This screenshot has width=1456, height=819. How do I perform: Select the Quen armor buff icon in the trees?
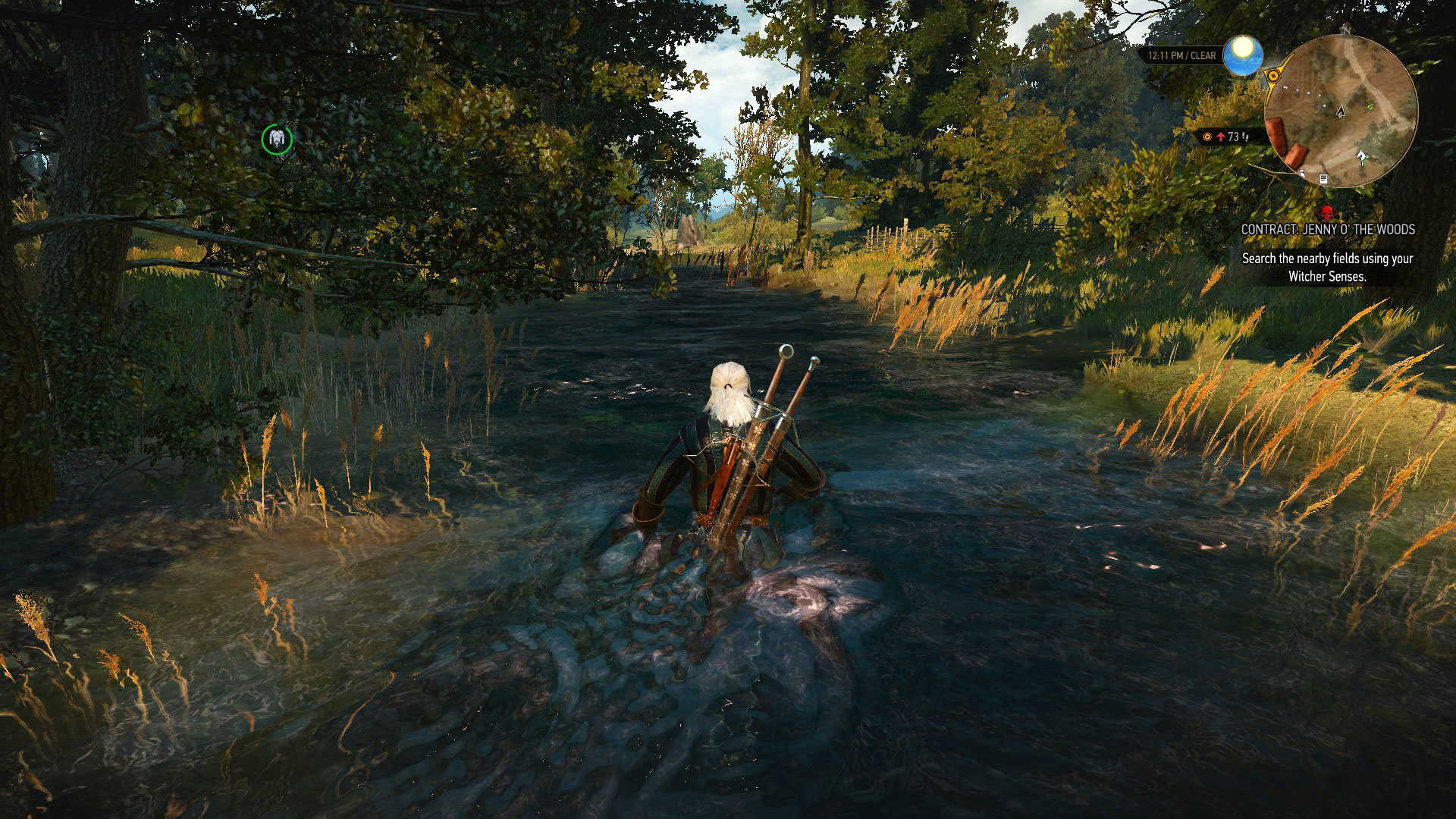[x=277, y=140]
